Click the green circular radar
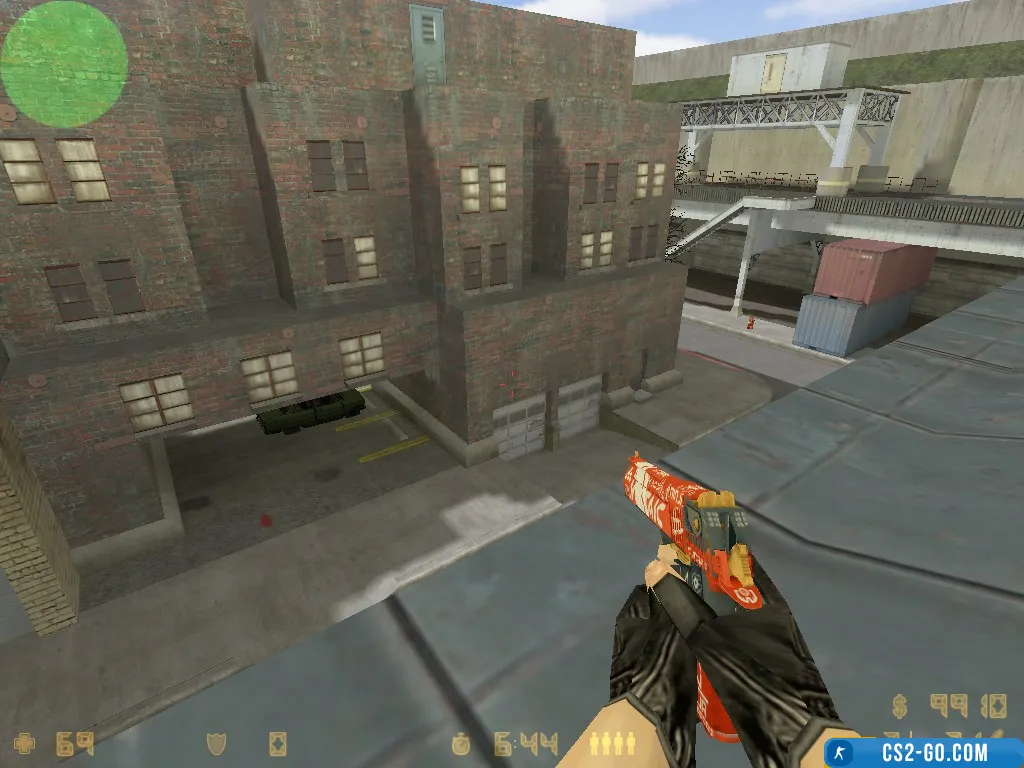The height and width of the screenshot is (768, 1024). [x=64, y=64]
